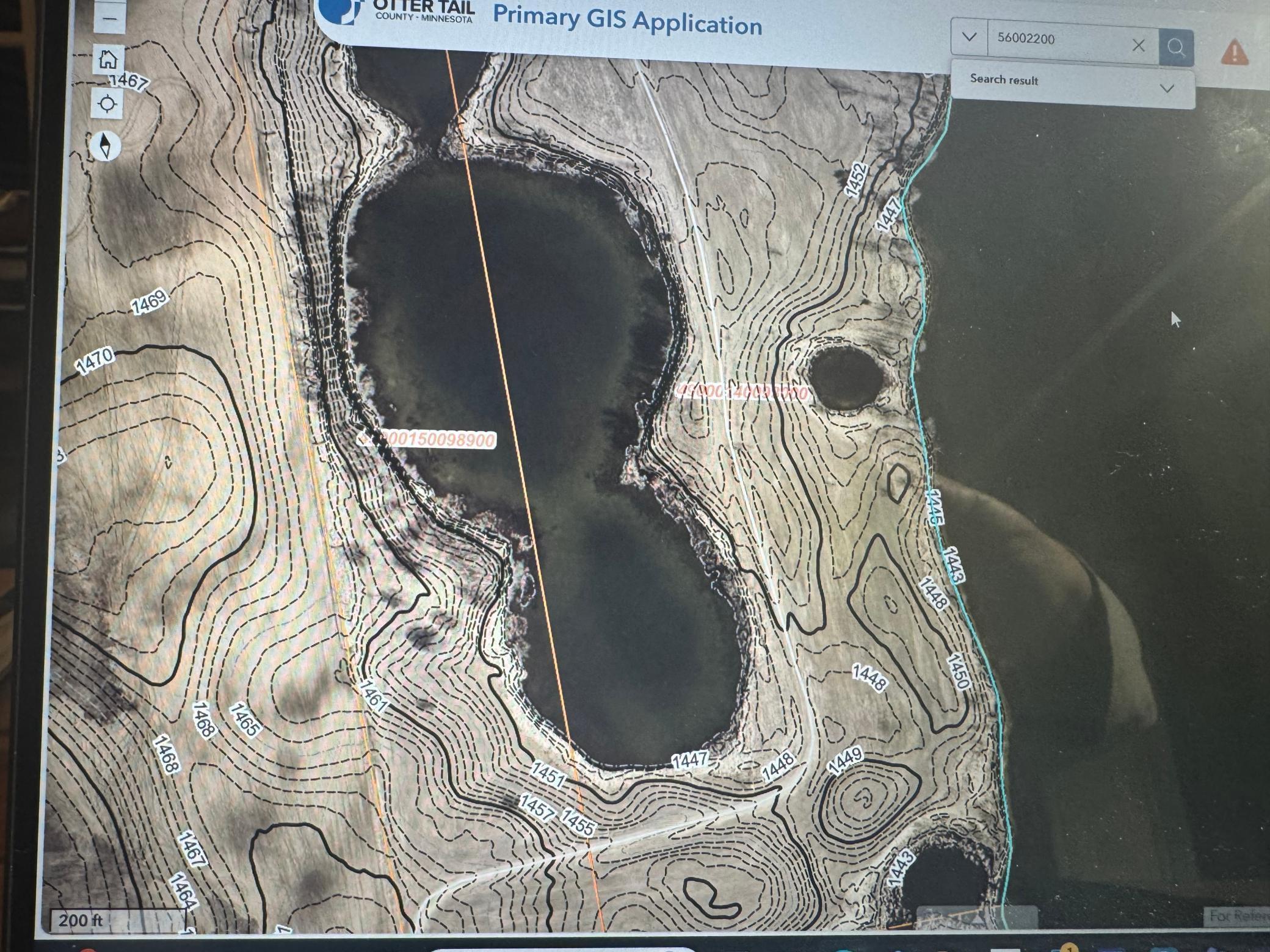
Task: Expand the Search result panel
Action: [1167, 88]
